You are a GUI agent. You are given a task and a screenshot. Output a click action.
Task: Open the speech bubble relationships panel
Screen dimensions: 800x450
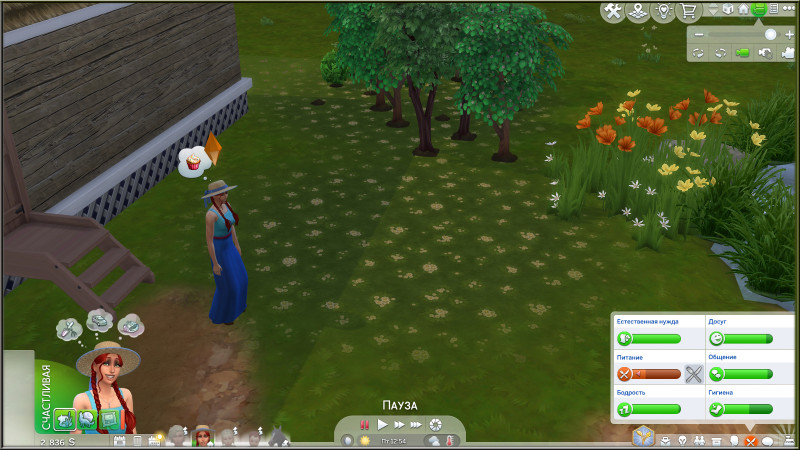click(768, 440)
